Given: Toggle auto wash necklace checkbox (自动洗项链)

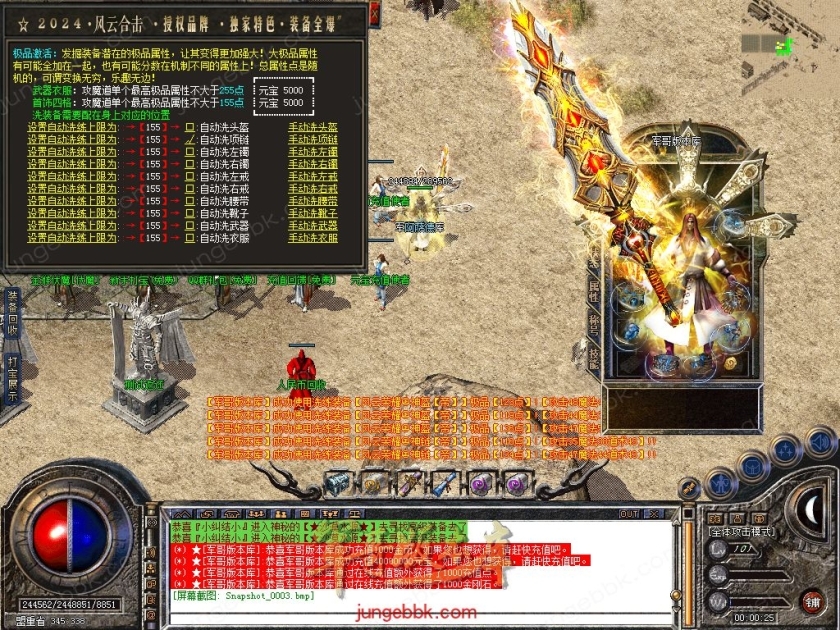Looking at the screenshot, I should tap(190, 139).
